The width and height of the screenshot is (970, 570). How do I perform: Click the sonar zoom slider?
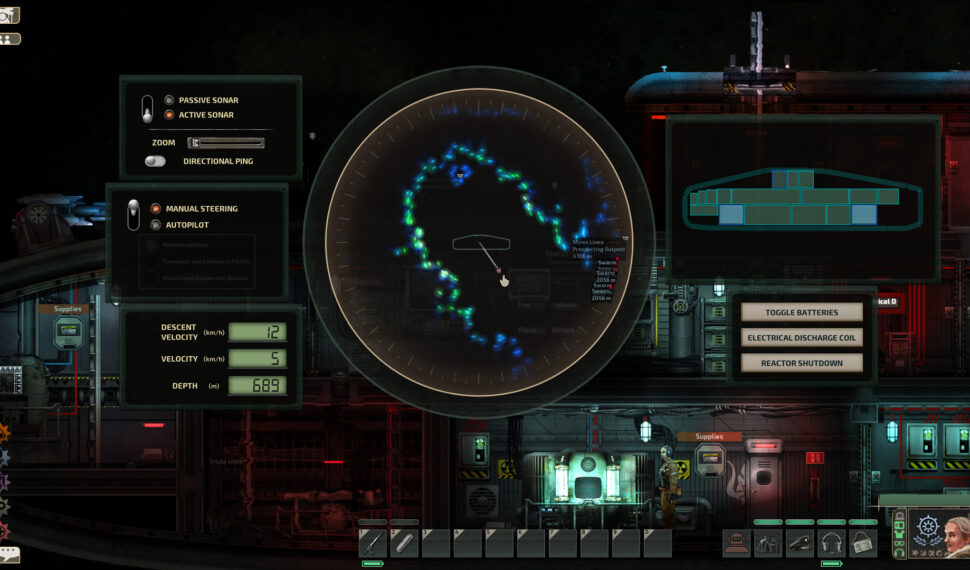(x=226, y=143)
